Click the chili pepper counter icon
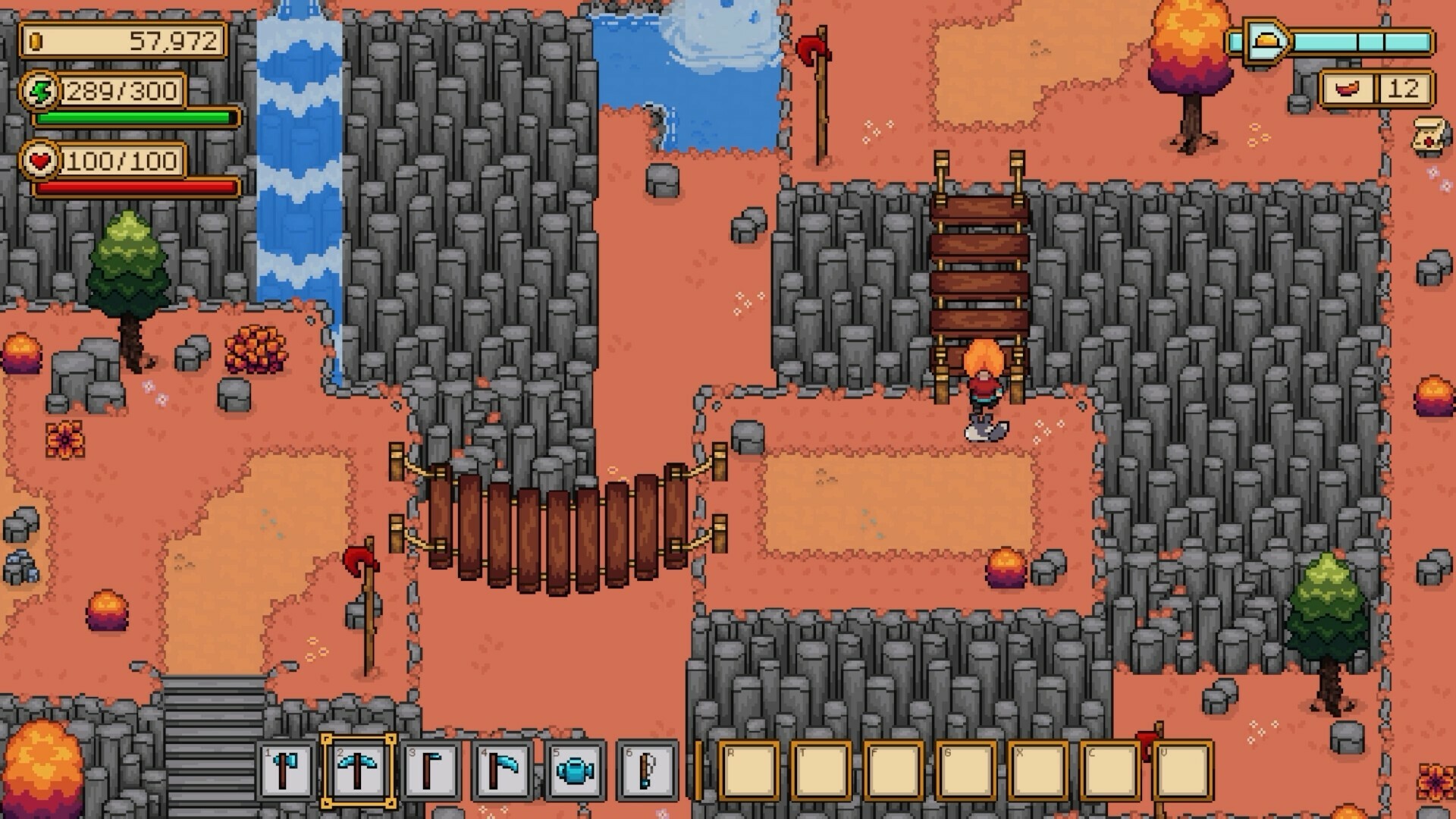Screen dimensions: 1456x819 [1349, 90]
